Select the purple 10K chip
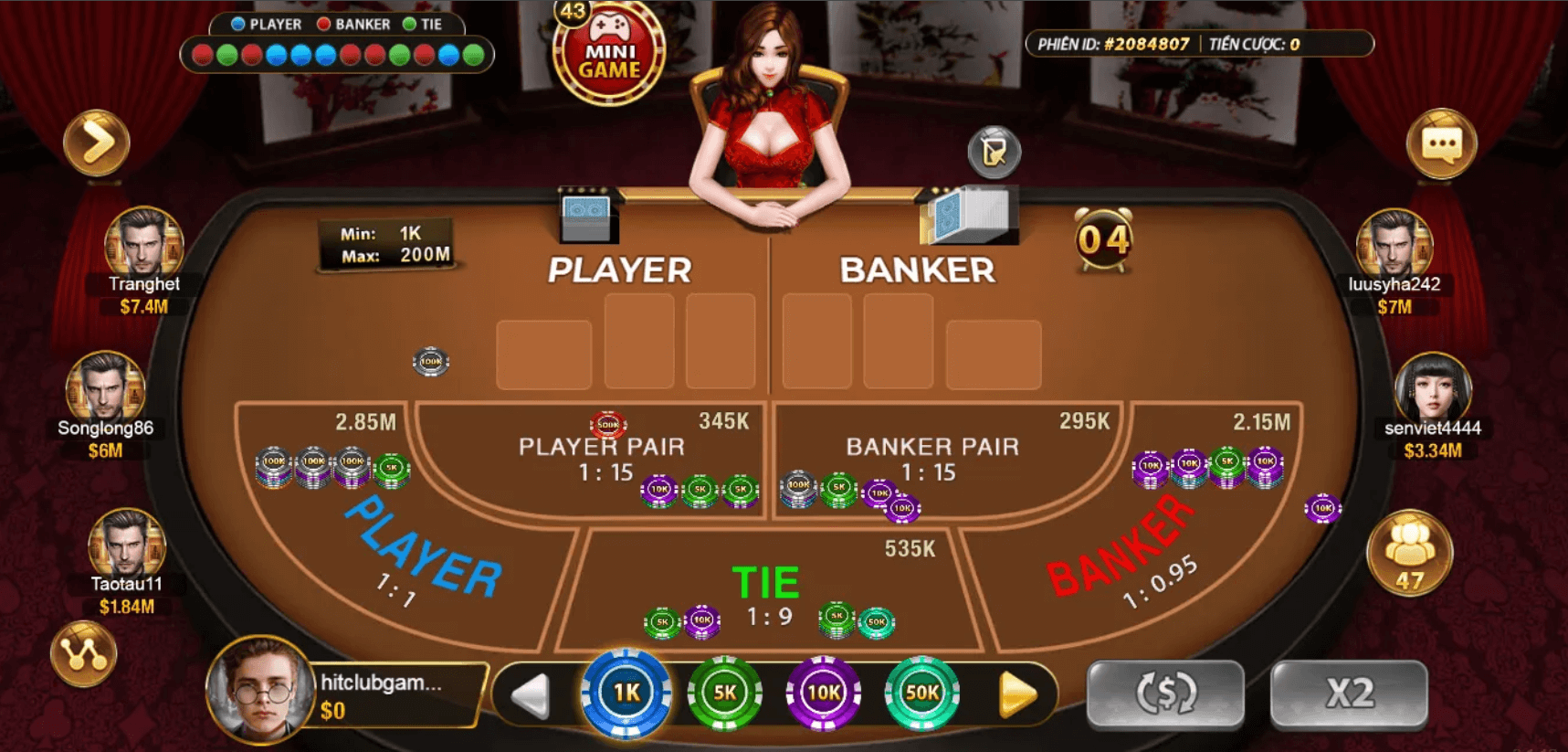Screen dimensions: 1568x752 (x=824, y=694)
